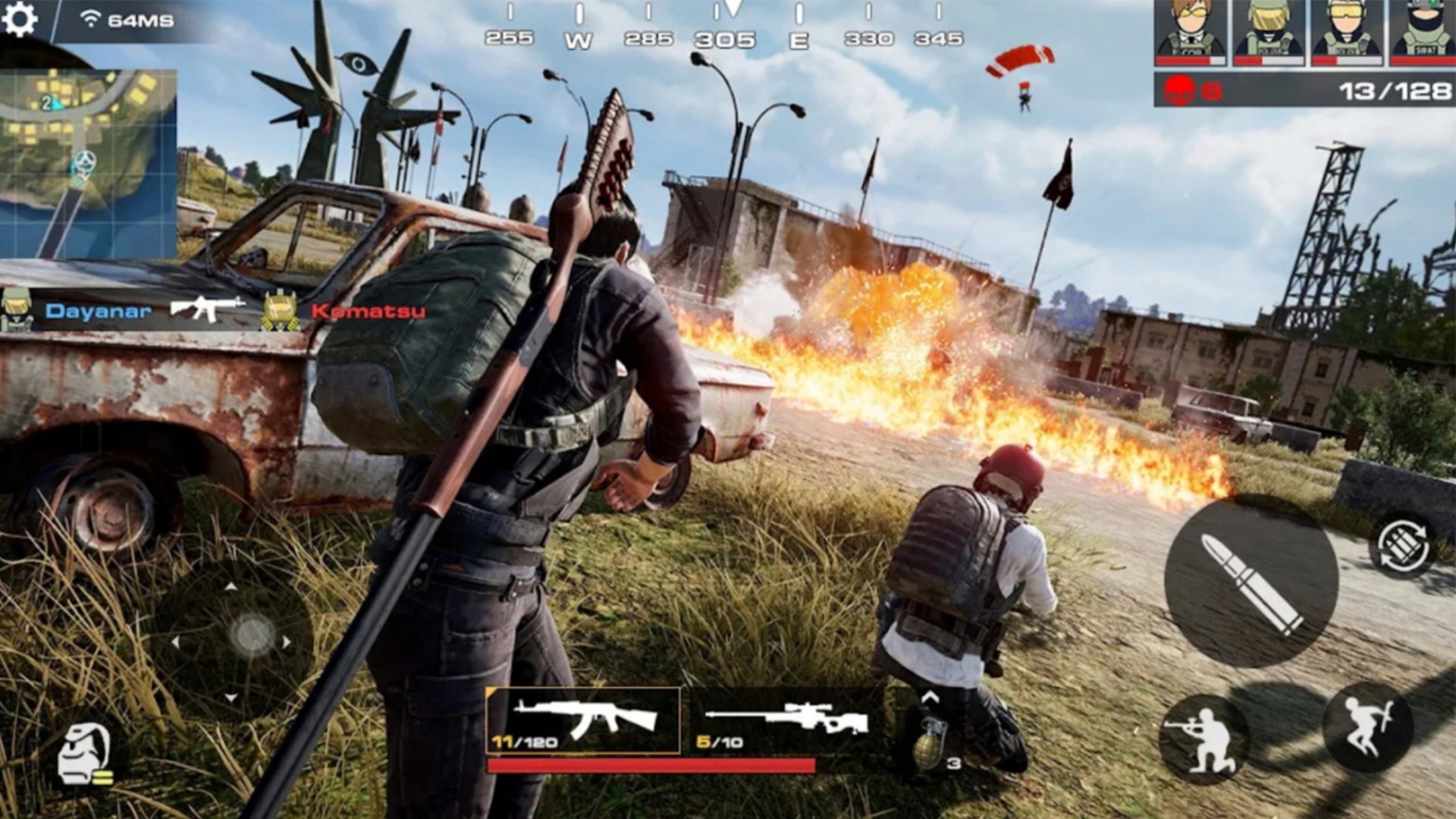Screen dimensions: 1456x819
Task: Tap the virtual movement joystick
Action: click(252, 634)
